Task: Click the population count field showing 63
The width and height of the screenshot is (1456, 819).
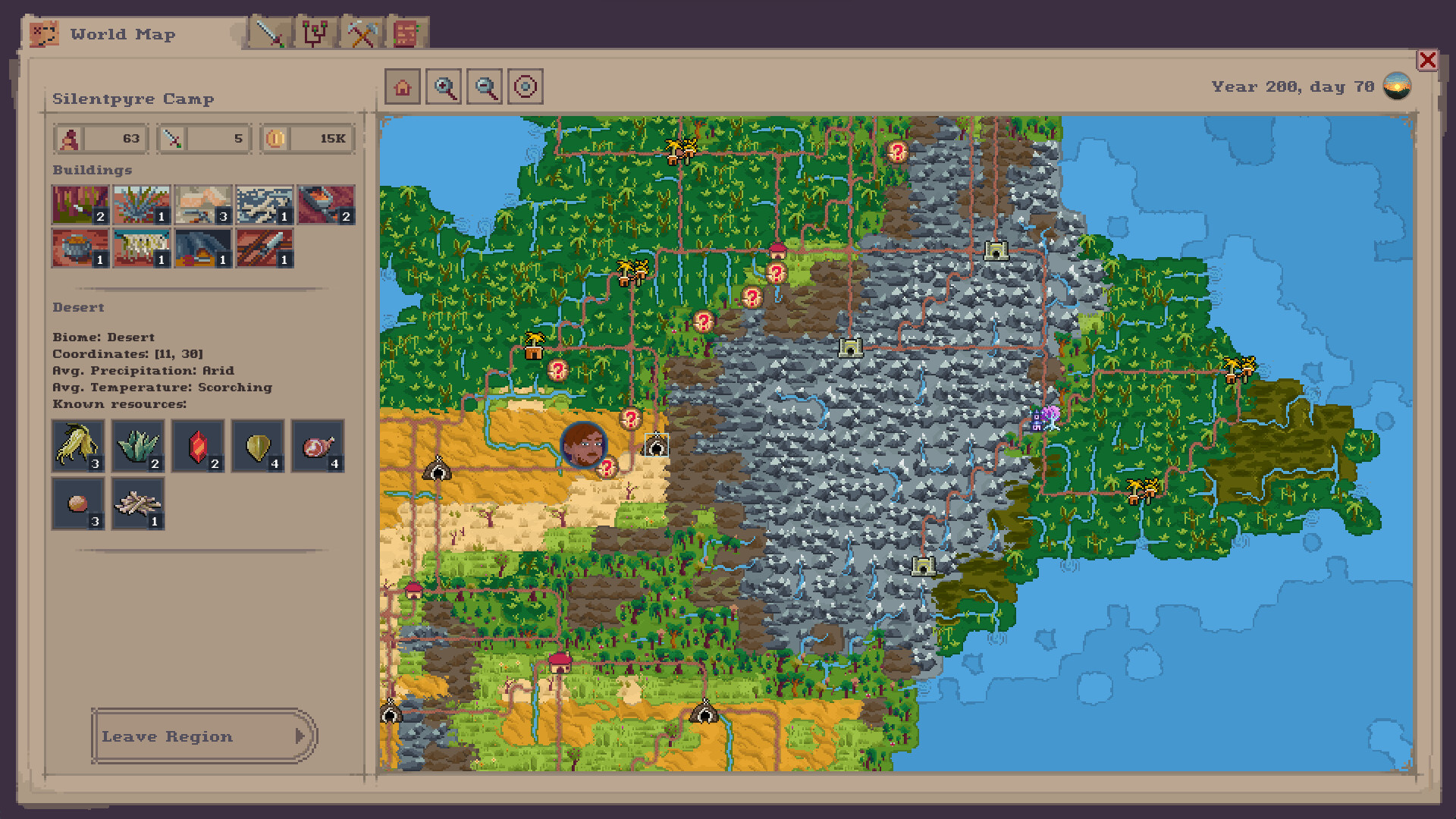Action: point(100,138)
